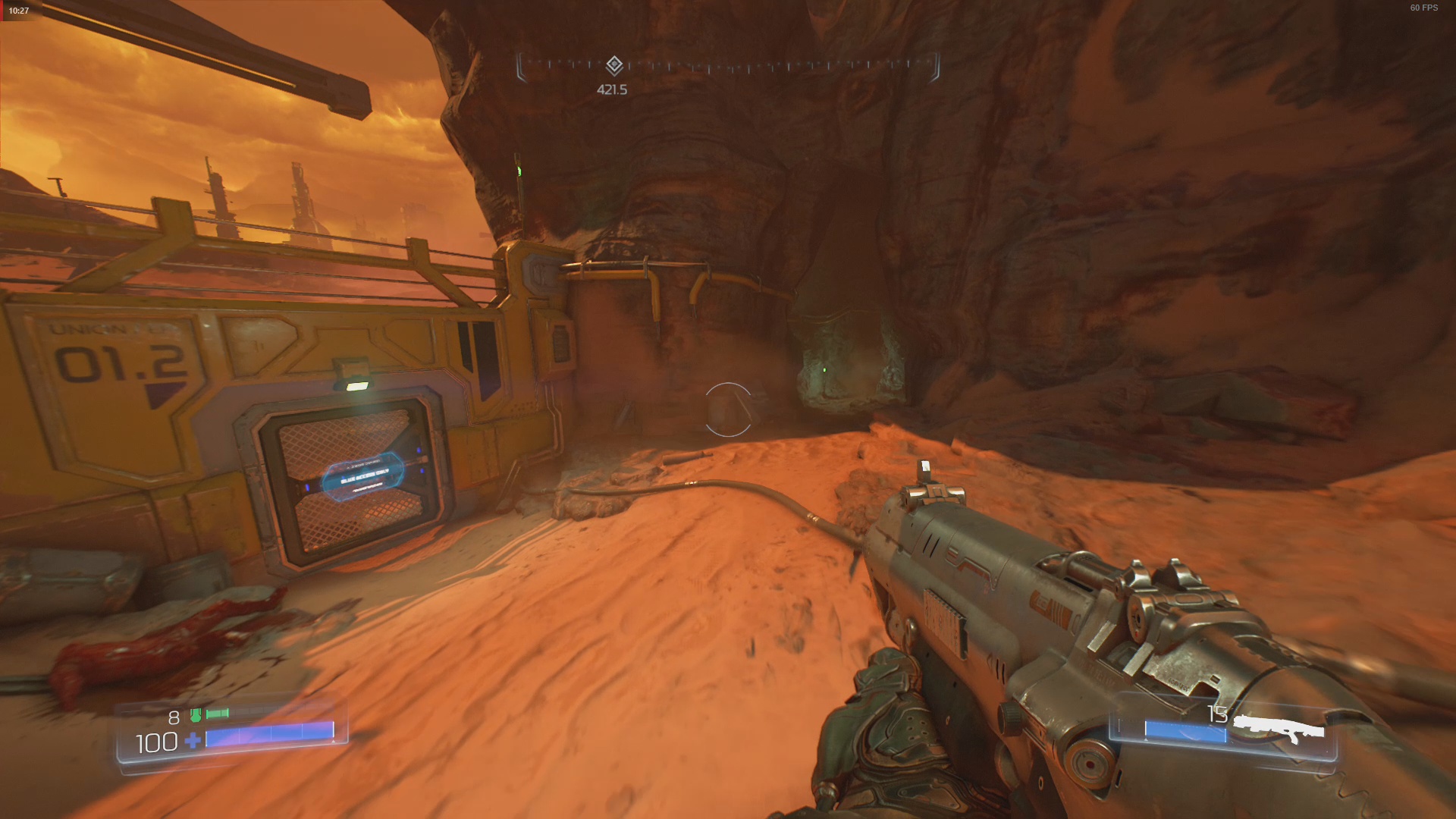Click the green ammo clip segment icon
This screenshot has height=819, width=1456.
pyautogui.click(x=218, y=713)
